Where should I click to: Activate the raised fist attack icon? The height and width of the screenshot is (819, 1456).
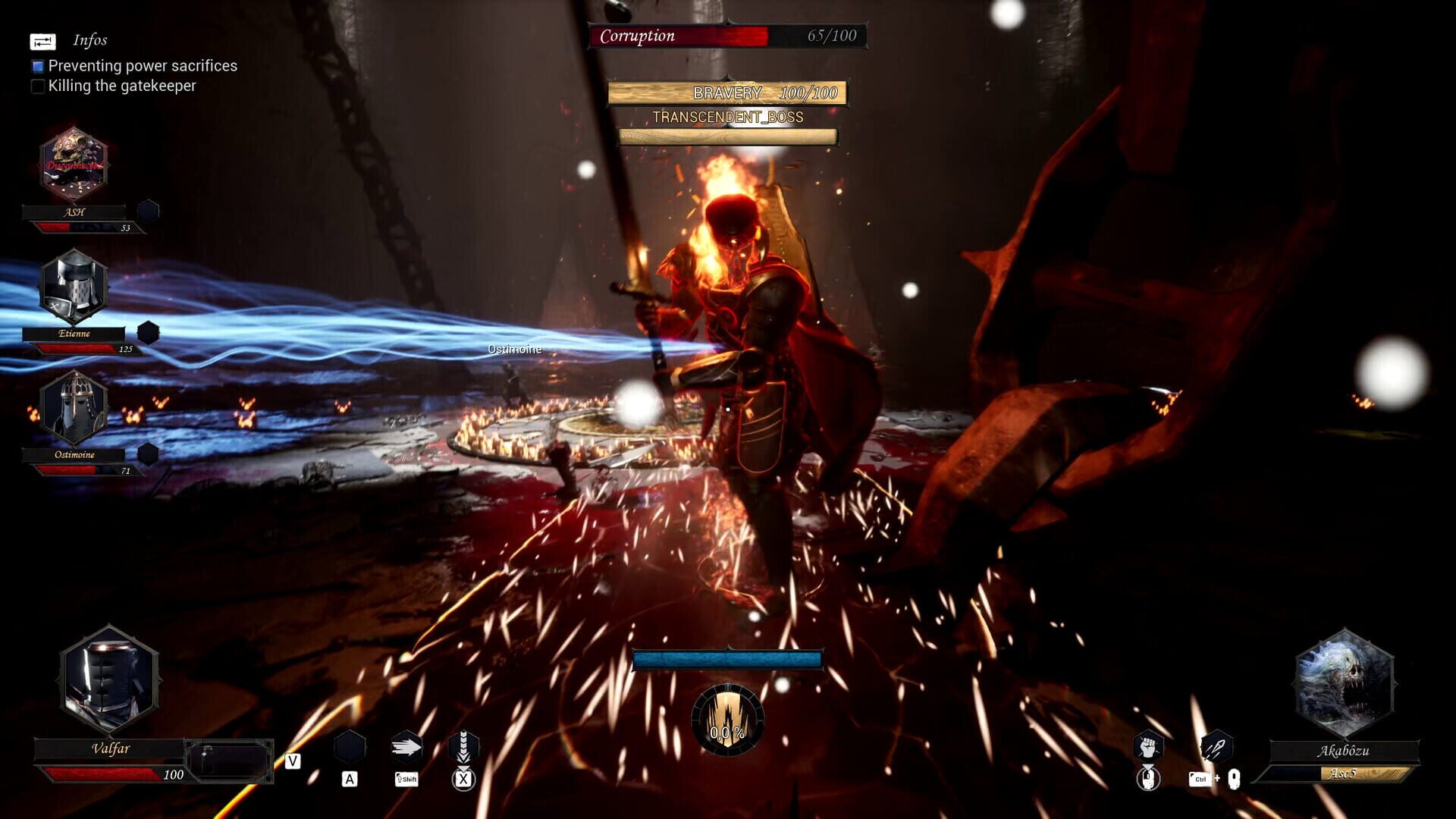coord(1148,747)
